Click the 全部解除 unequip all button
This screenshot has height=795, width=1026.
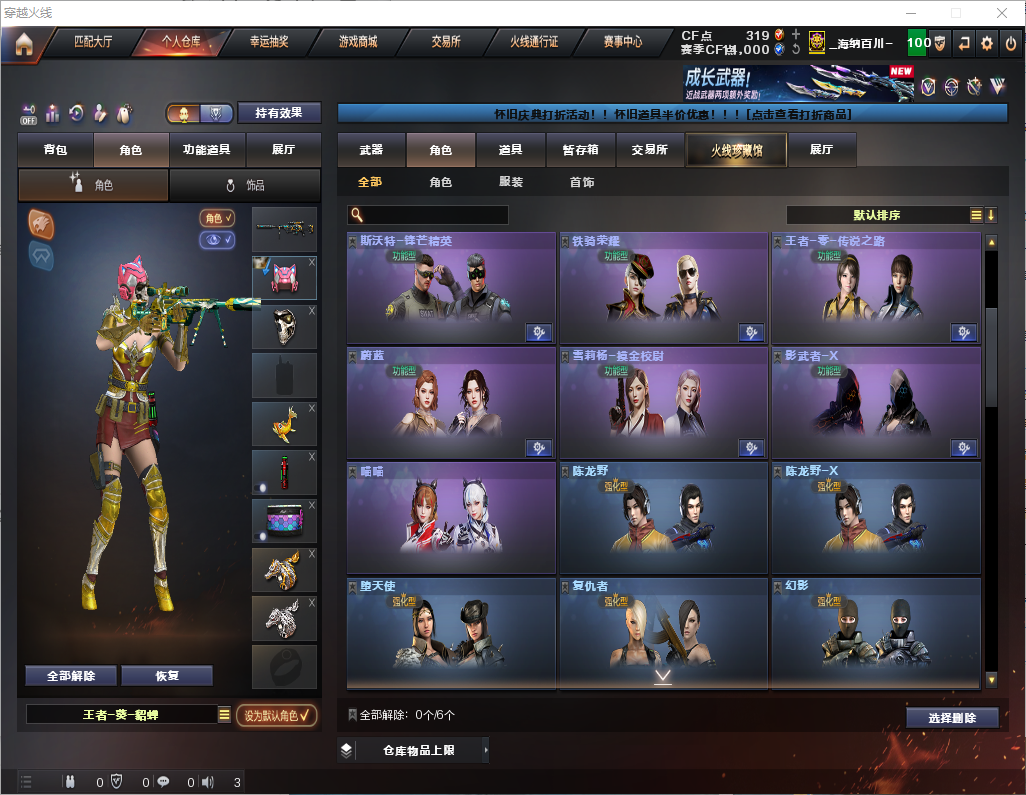coord(71,675)
